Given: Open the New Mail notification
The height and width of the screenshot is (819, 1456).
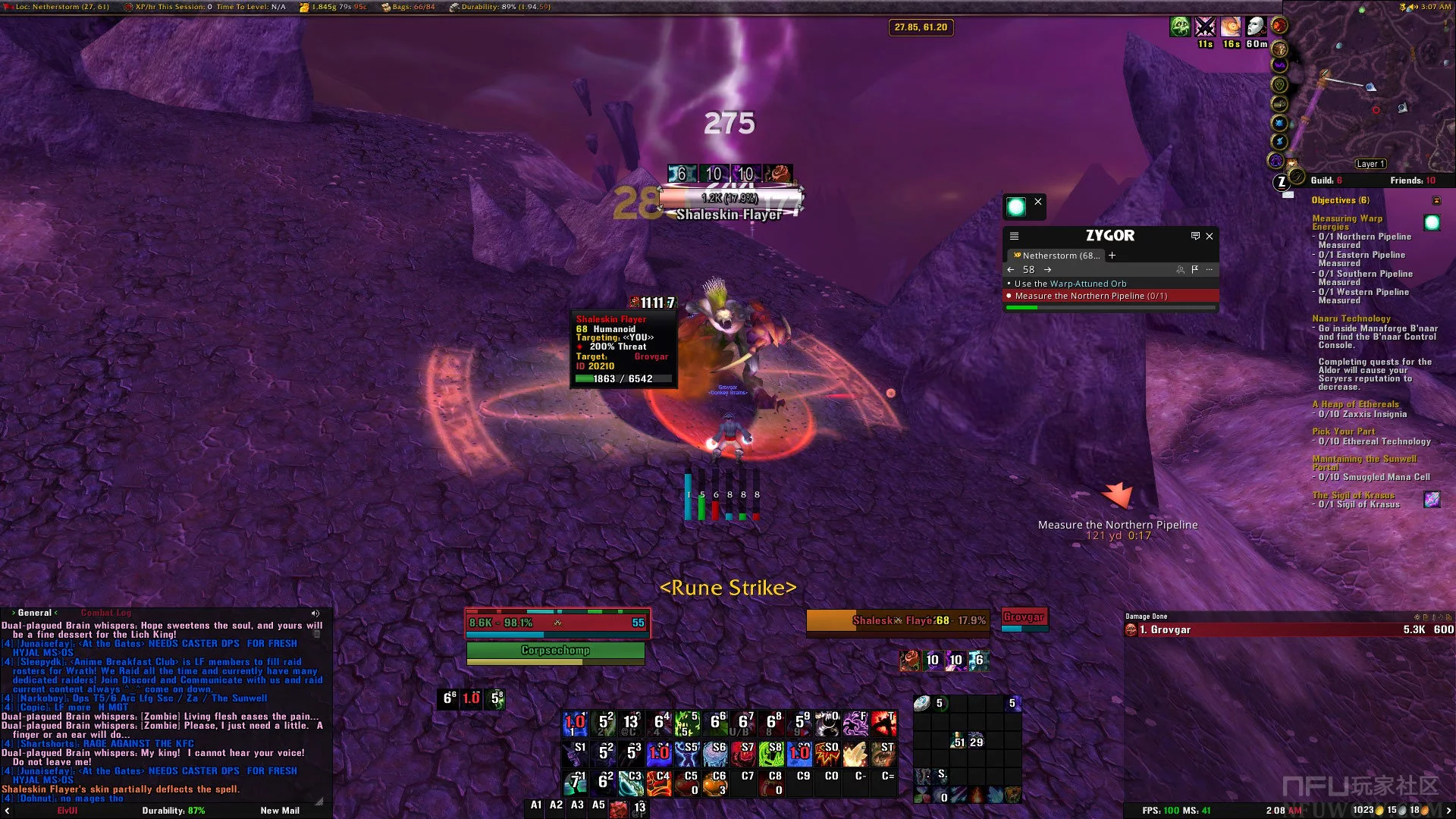Looking at the screenshot, I should (x=280, y=811).
